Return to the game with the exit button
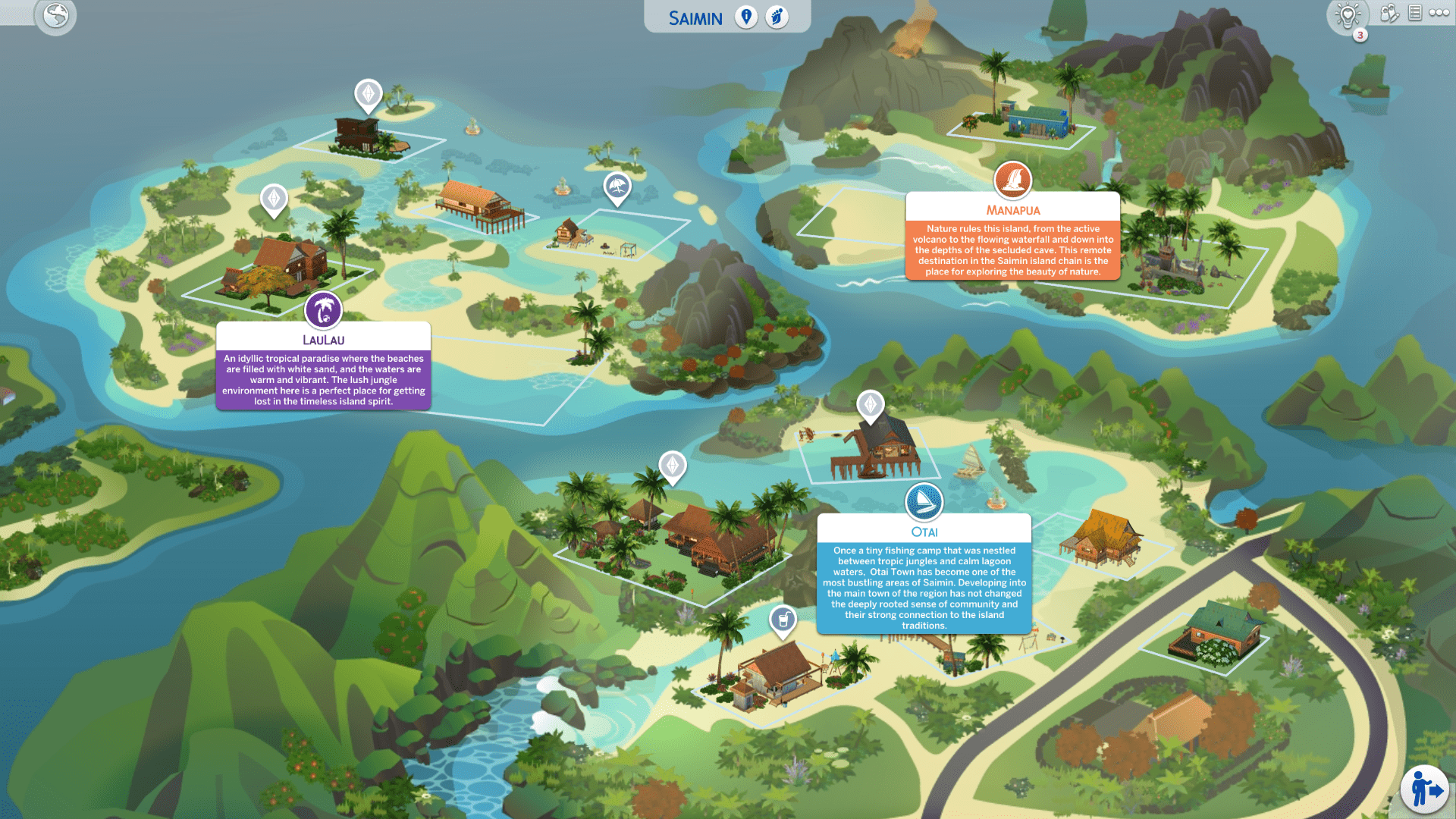Viewport: 1456px width, 819px height. tap(1425, 790)
